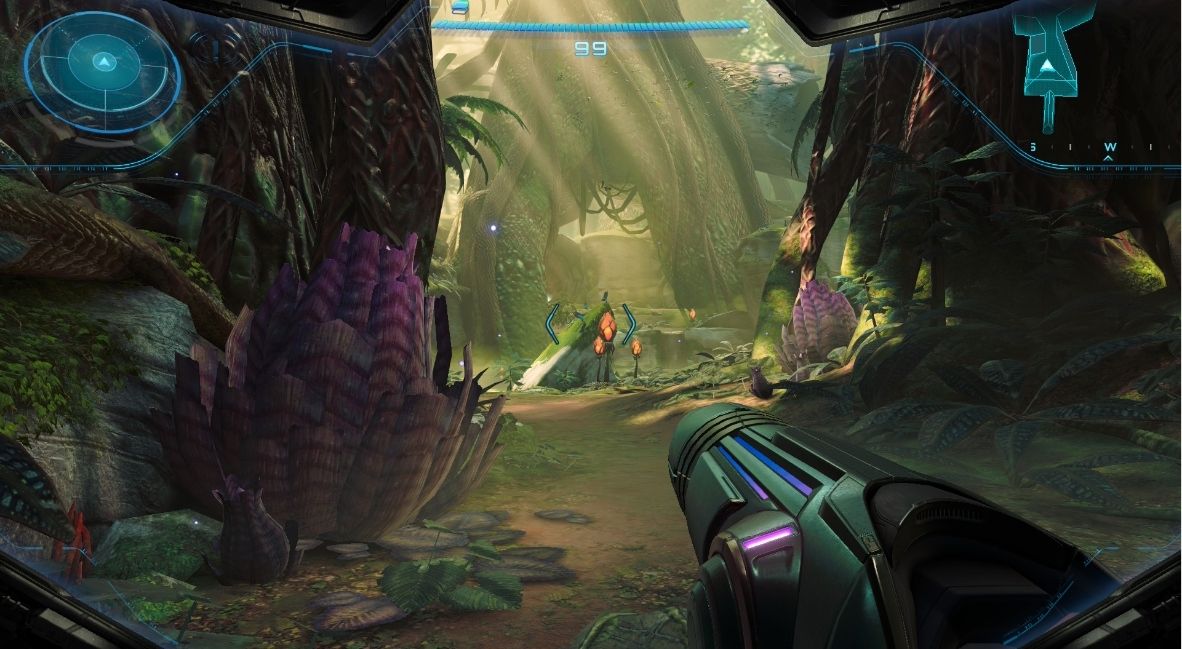Select the W heading on the compass
1182x649 pixels.
(x=1109, y=147)
